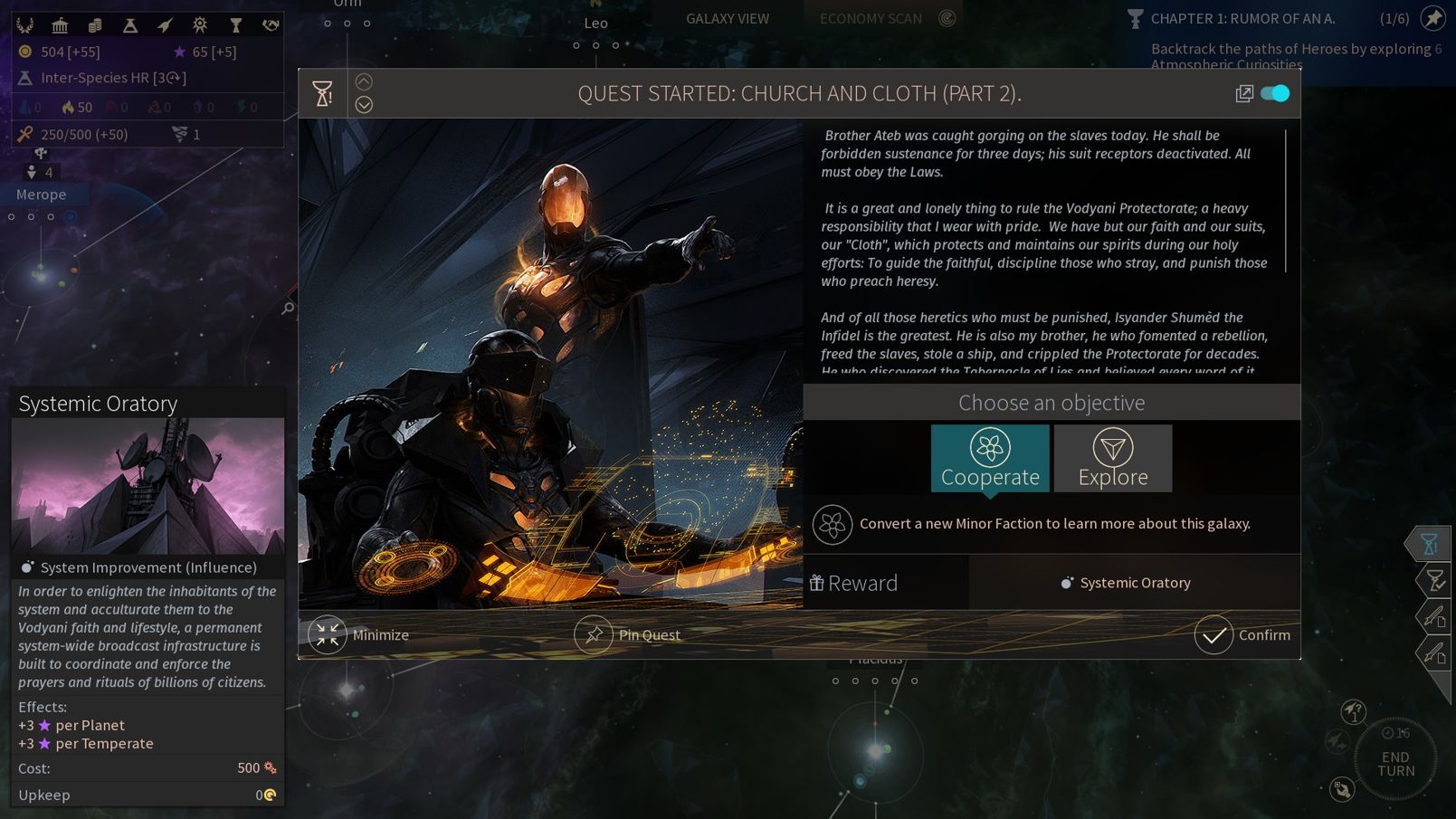End the current turn
The image size is (1456, 819).
pos(1395,764)
